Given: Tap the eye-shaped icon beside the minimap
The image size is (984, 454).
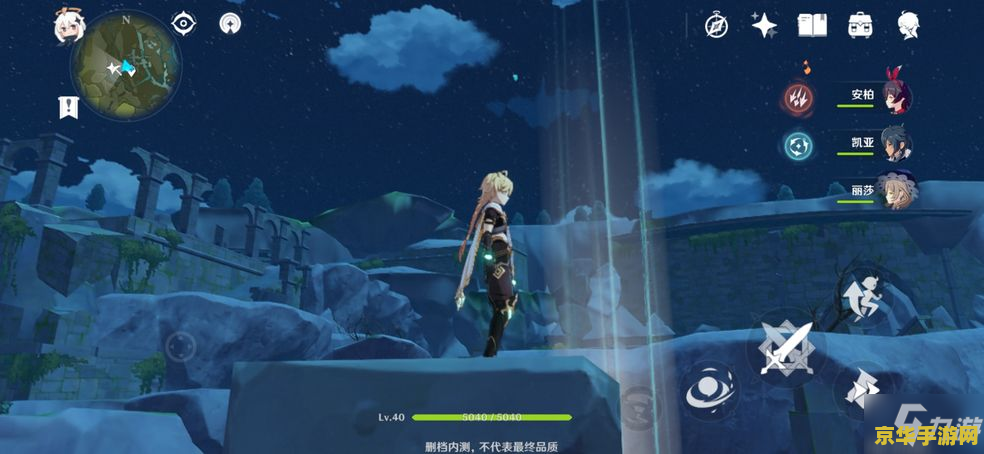Looking at the screenshot, I should click(183, 23).
